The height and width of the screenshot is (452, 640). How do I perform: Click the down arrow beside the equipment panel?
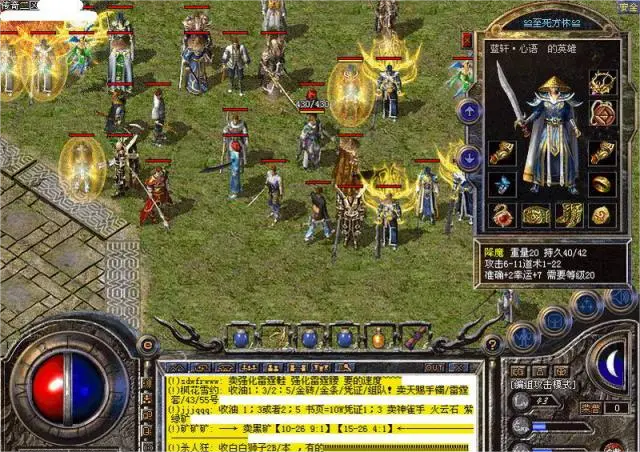click(469, 157)
